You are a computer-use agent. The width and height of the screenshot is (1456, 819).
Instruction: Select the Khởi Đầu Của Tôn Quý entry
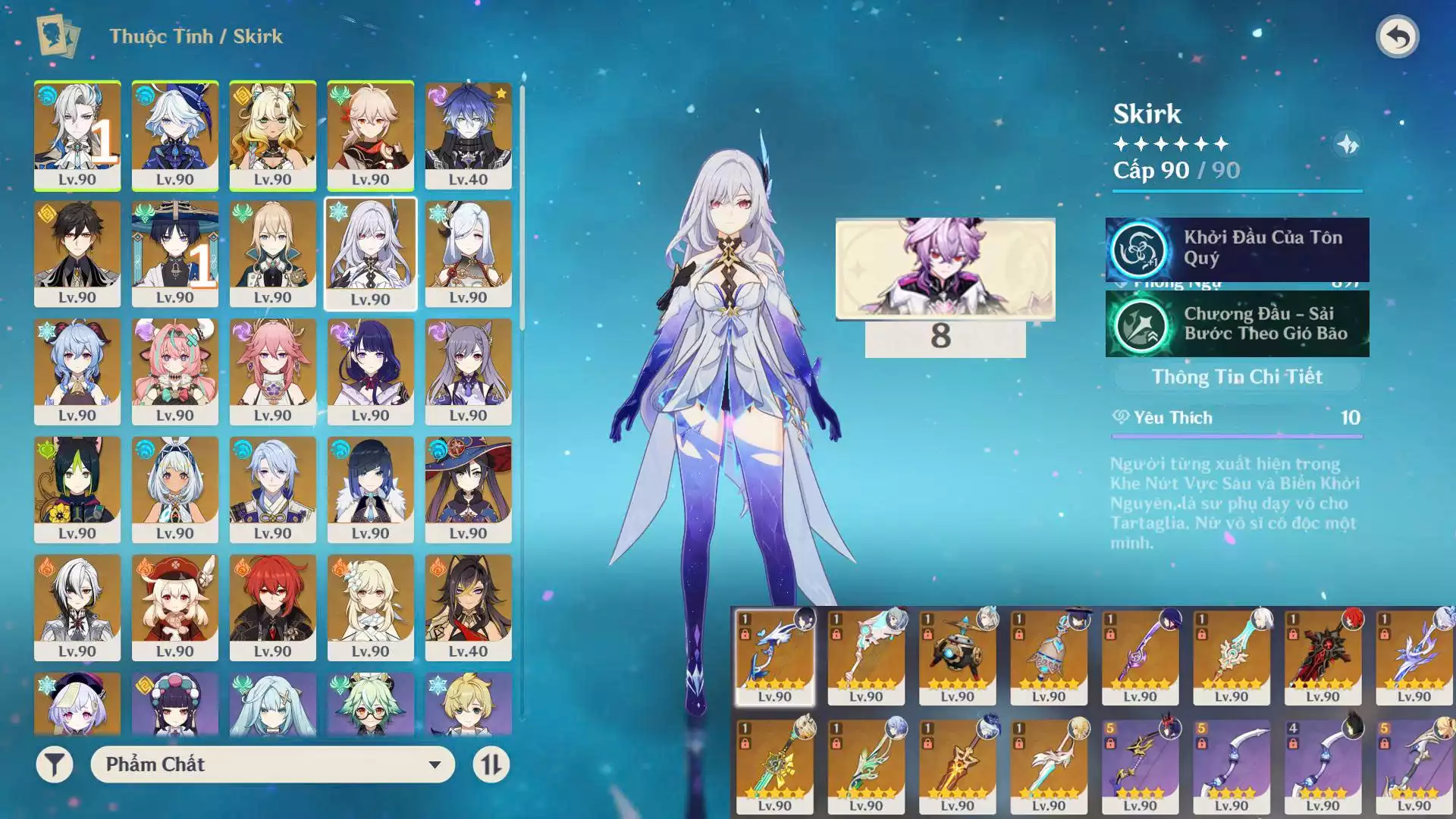[1237, 249]
